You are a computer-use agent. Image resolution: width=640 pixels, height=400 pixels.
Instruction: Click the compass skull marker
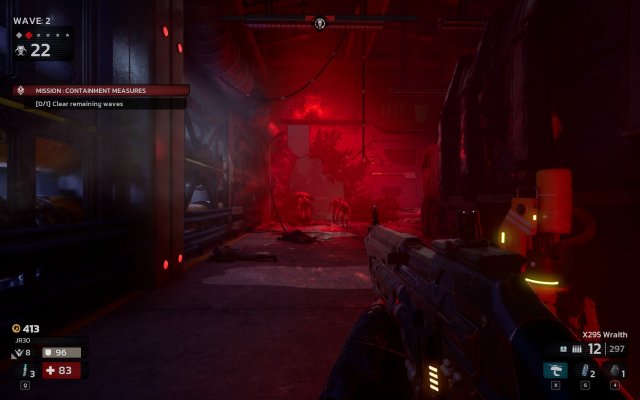320,22
